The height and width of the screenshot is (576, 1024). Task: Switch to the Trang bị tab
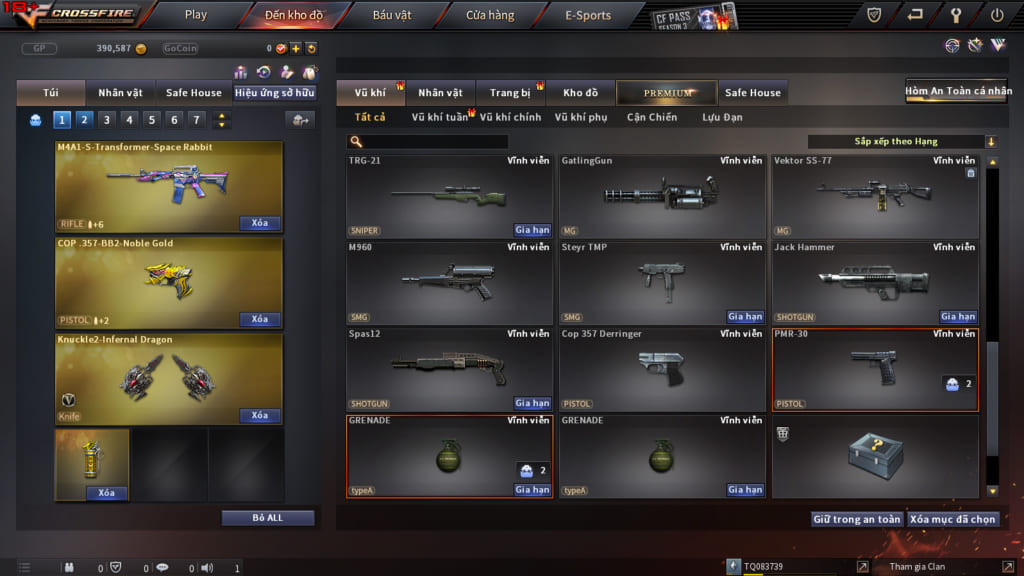(x=510, y=93)
